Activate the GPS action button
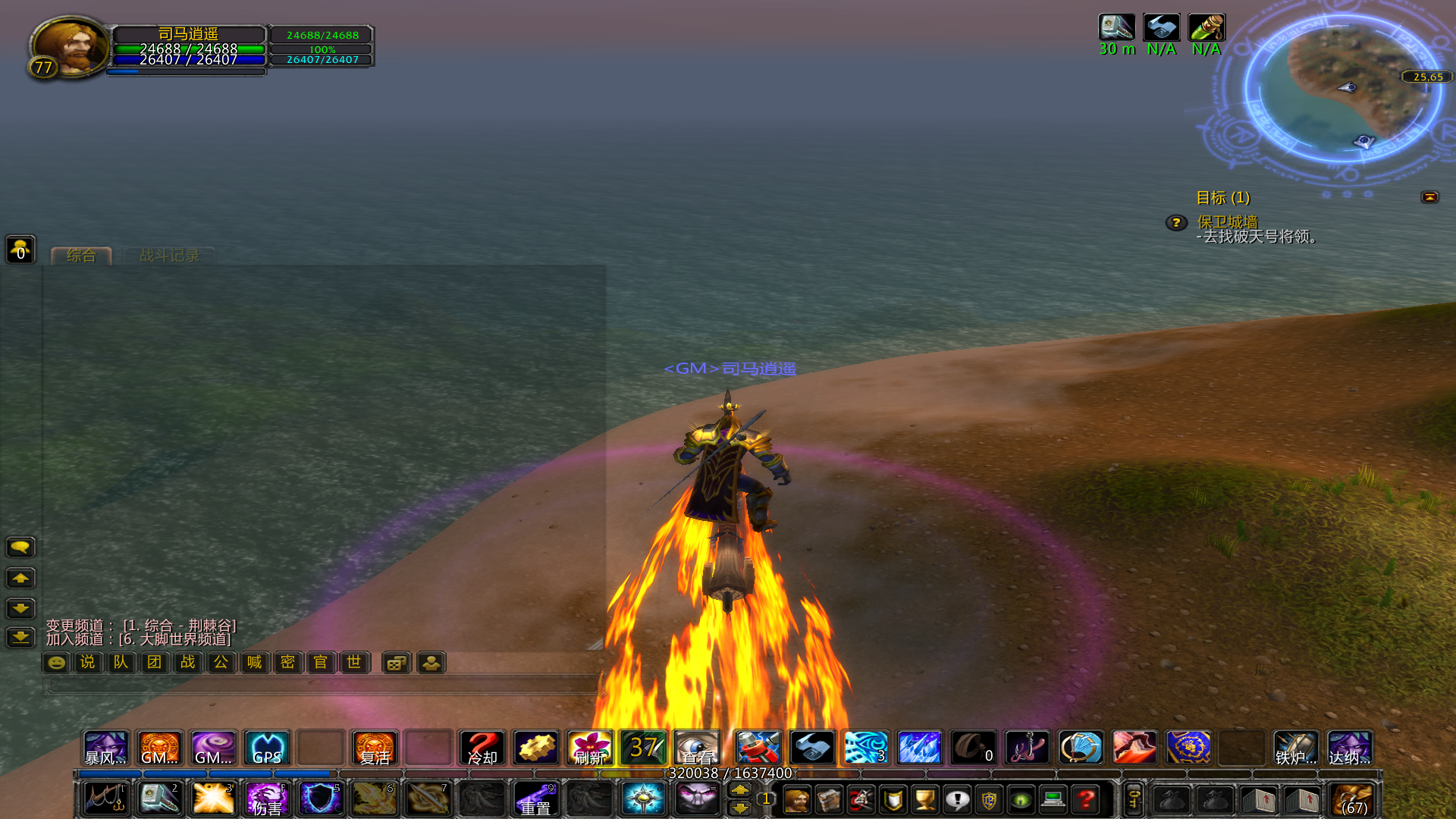The width and height of the screenshot is (1456, 819). pyautogui.click(x=267, y=748)
